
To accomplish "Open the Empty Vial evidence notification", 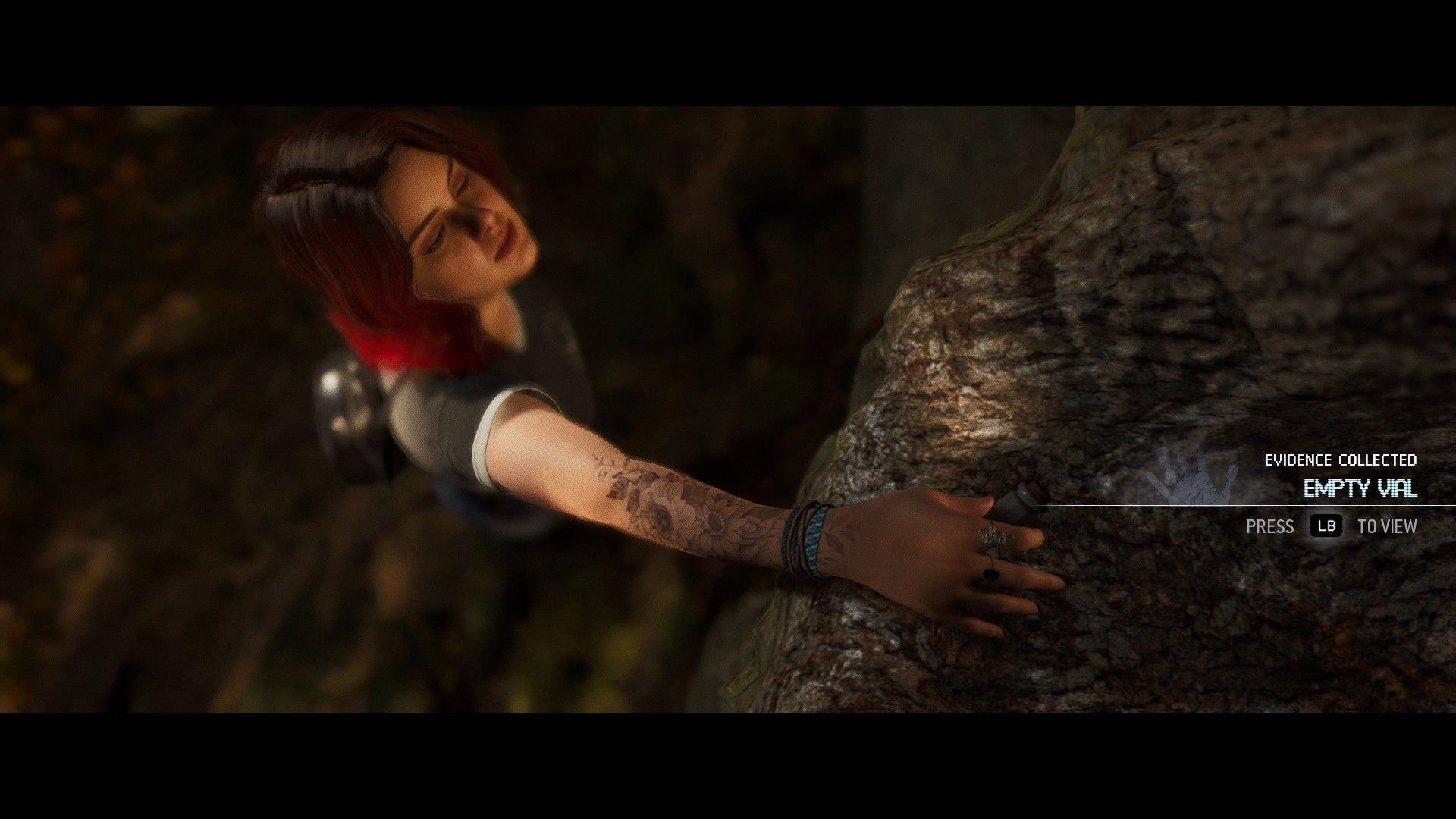I will click(x=1360, y=488).
